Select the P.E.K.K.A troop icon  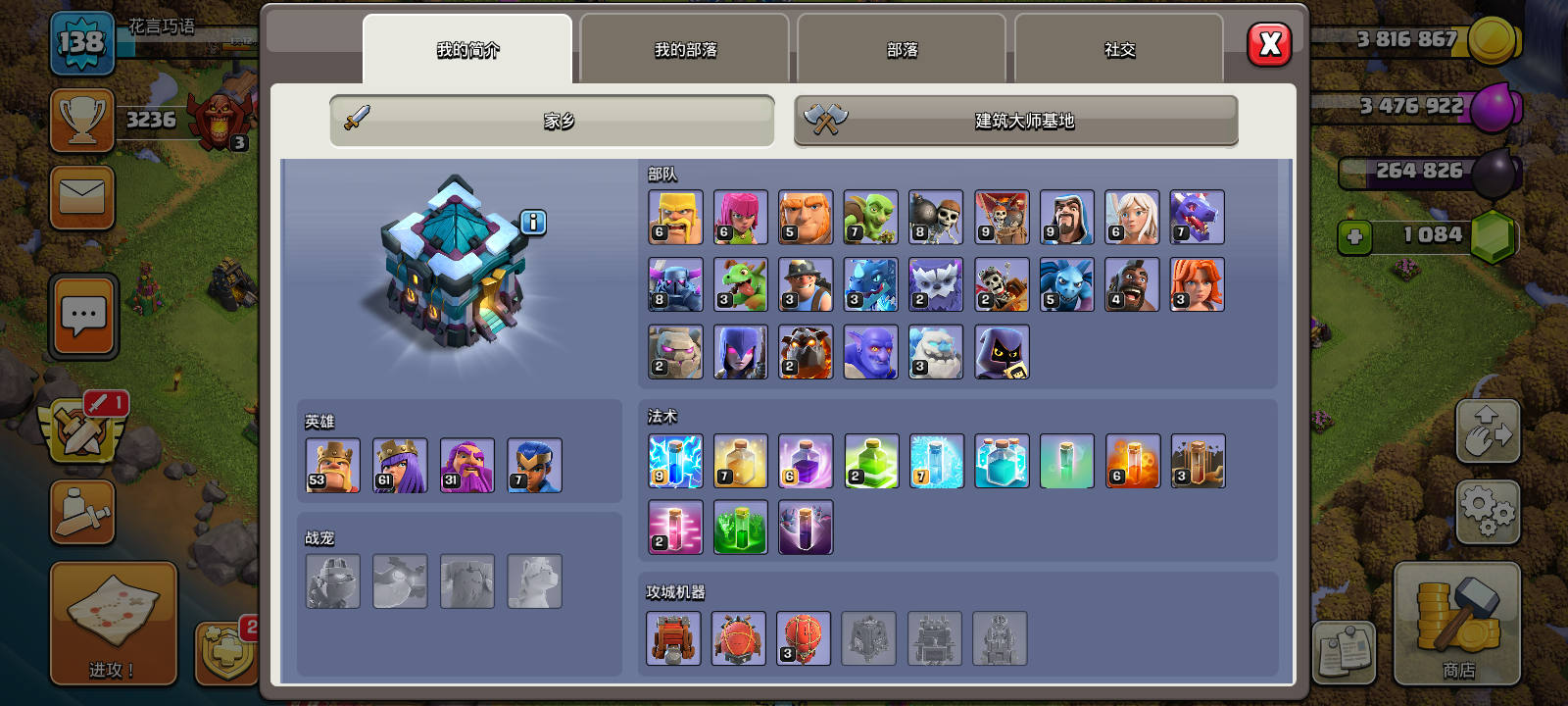(674, 283)
